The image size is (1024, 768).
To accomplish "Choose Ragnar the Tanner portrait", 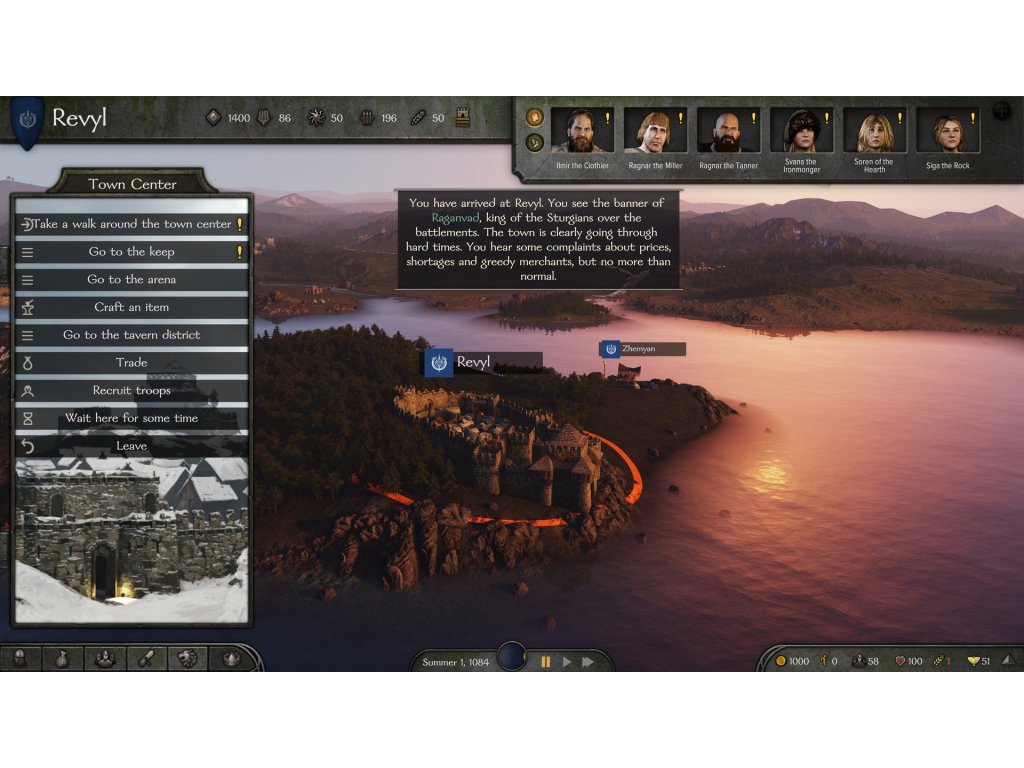I will click(x=728, y=132).
